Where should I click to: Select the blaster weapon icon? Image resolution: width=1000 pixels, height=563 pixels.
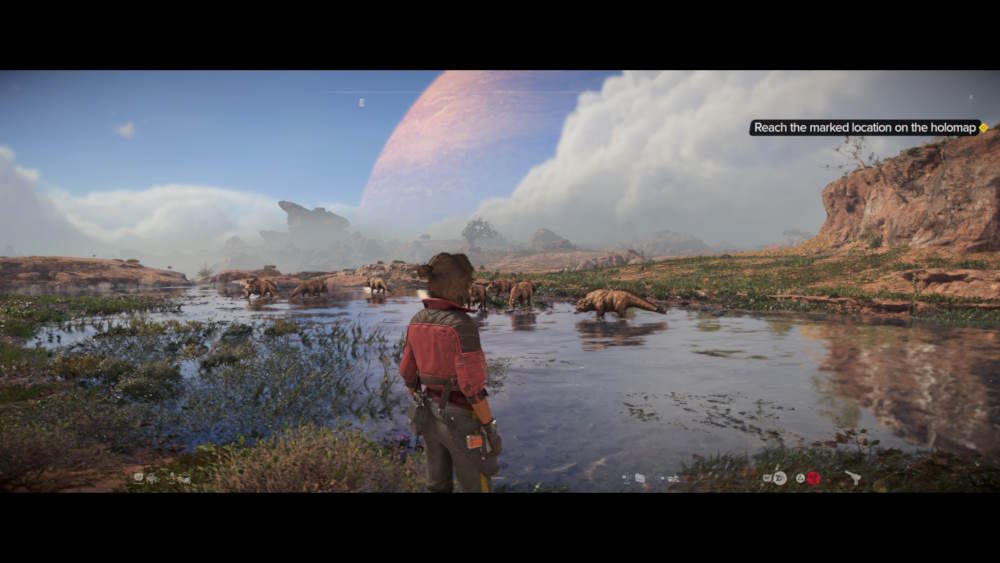[852, 478]
